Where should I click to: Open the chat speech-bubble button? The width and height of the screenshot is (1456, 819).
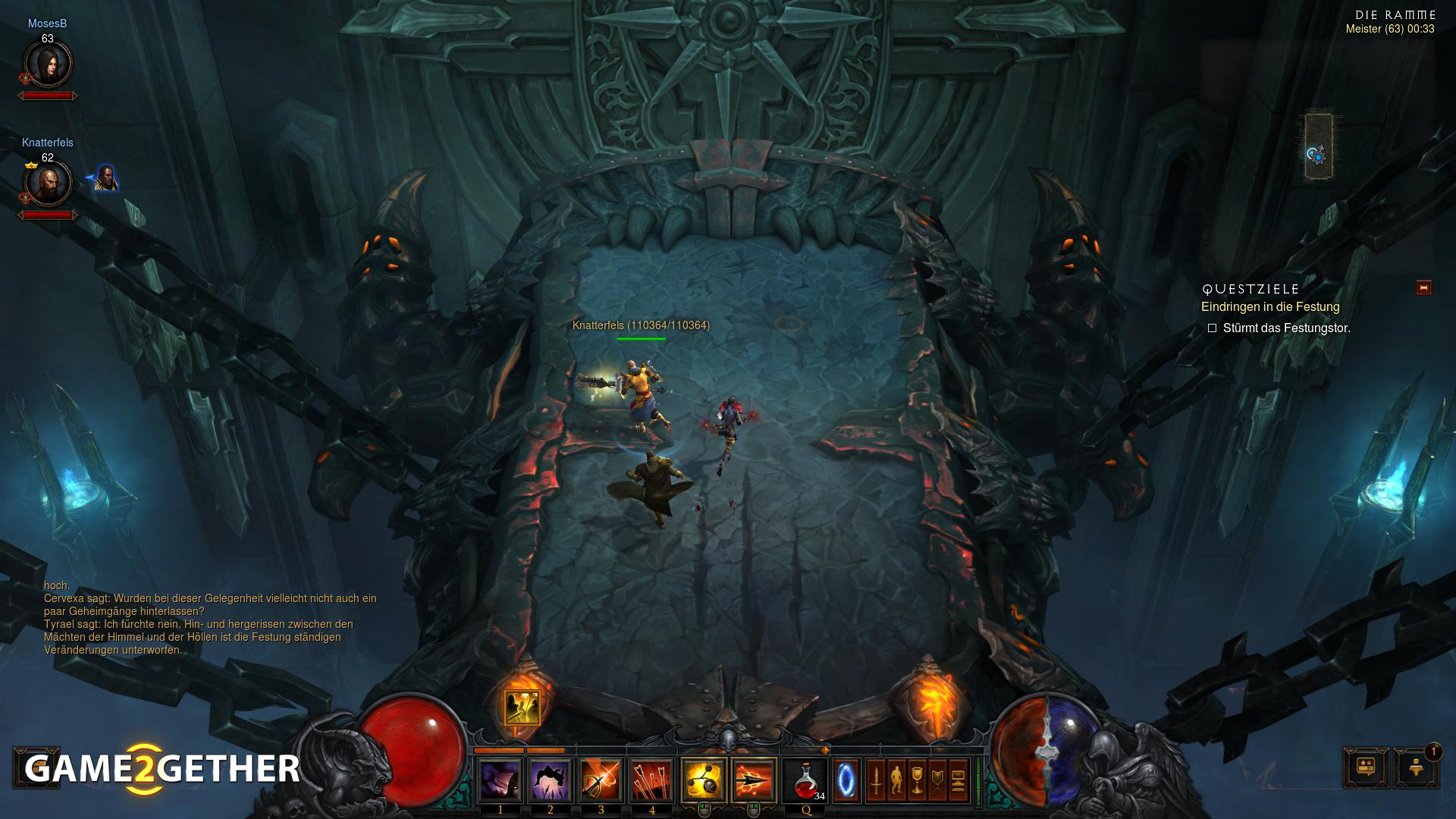[x=1366, y=767]
